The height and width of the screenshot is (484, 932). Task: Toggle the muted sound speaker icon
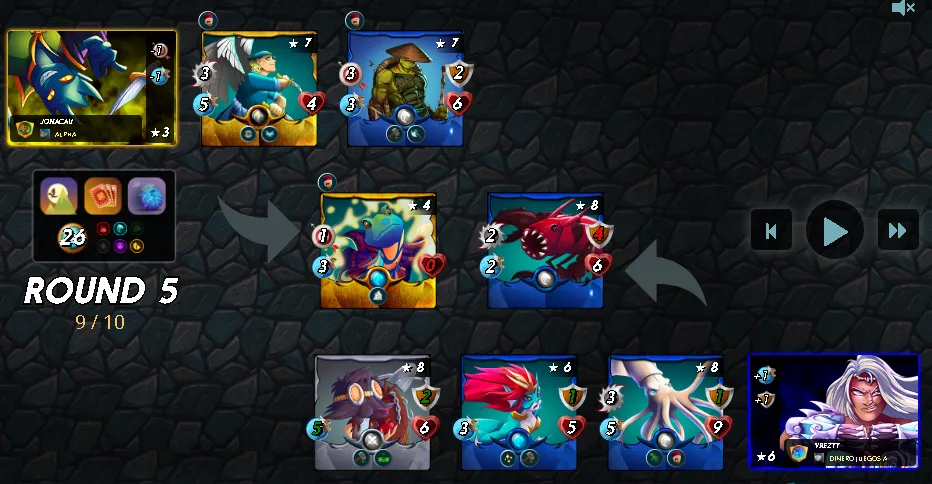903,9
